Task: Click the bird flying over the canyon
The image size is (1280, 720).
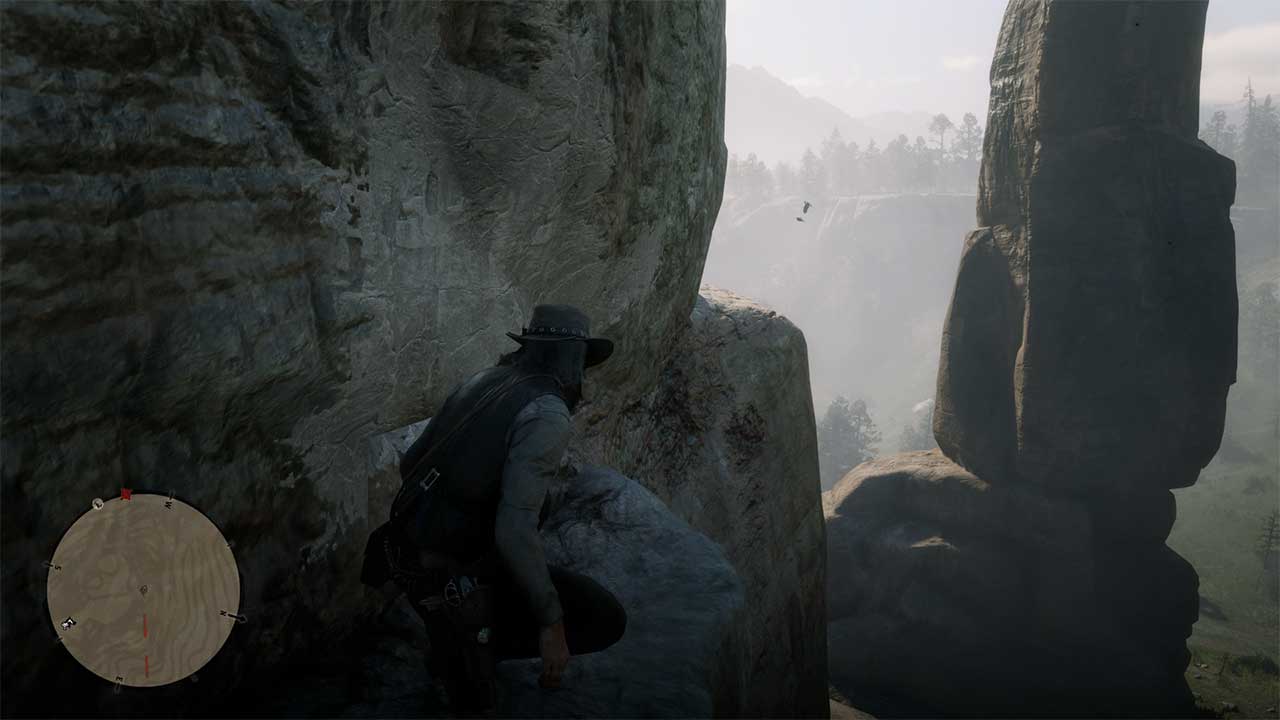Action: (807, 207)
